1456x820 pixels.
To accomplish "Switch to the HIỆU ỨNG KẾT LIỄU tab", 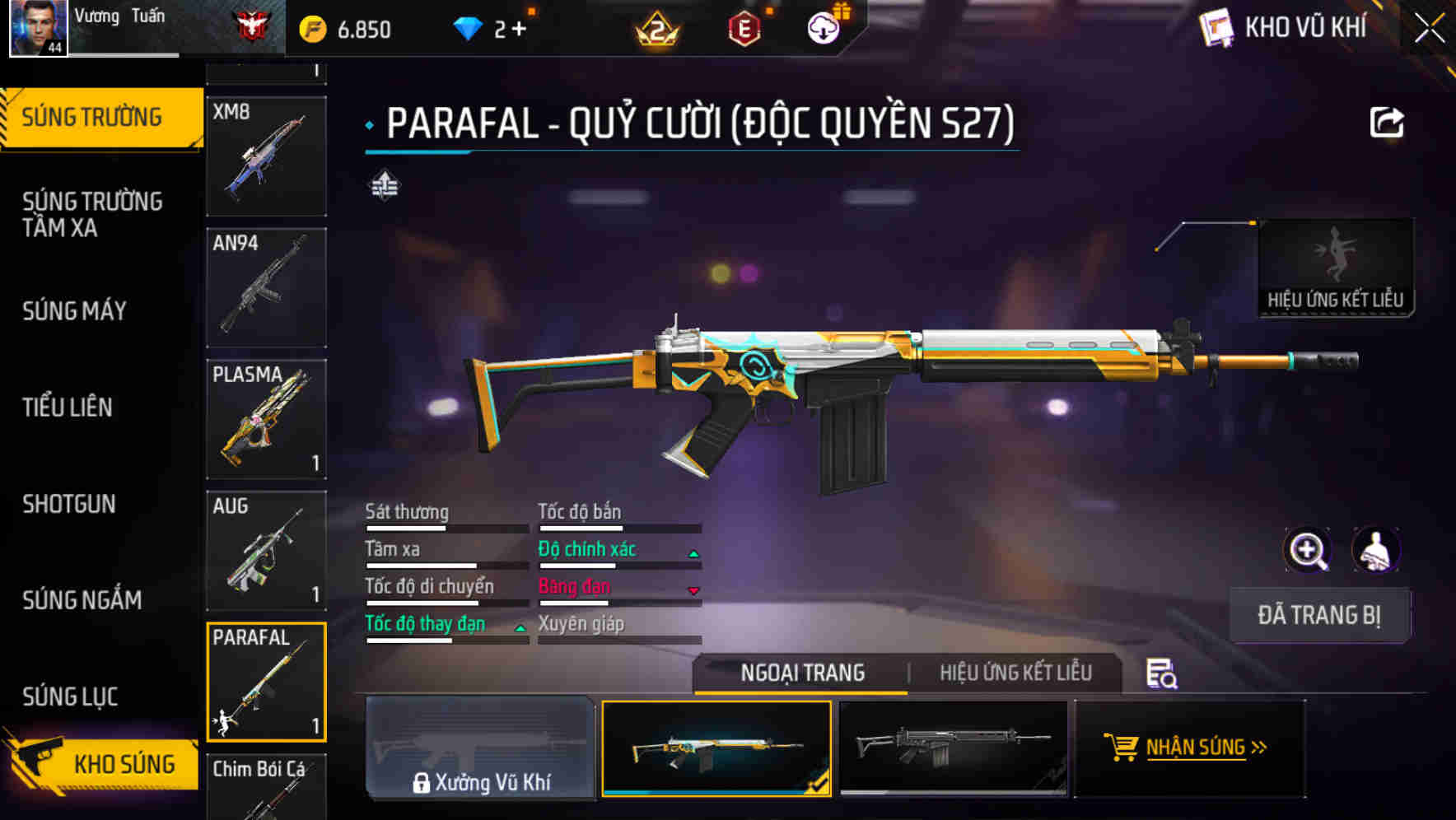I will point(1015,673).
